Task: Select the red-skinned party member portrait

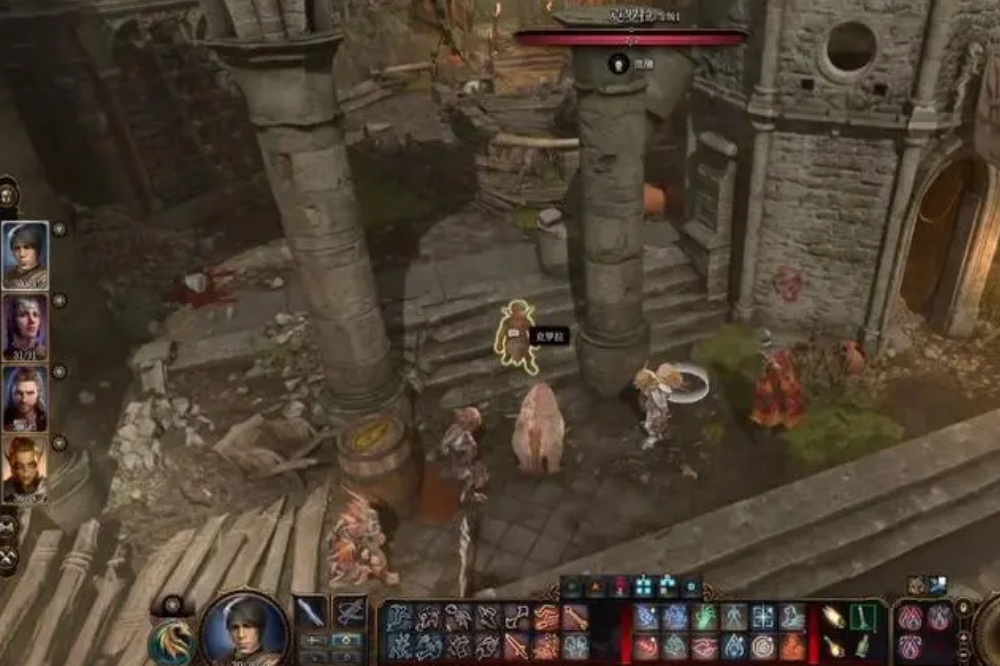Action: tap(25, 469)
